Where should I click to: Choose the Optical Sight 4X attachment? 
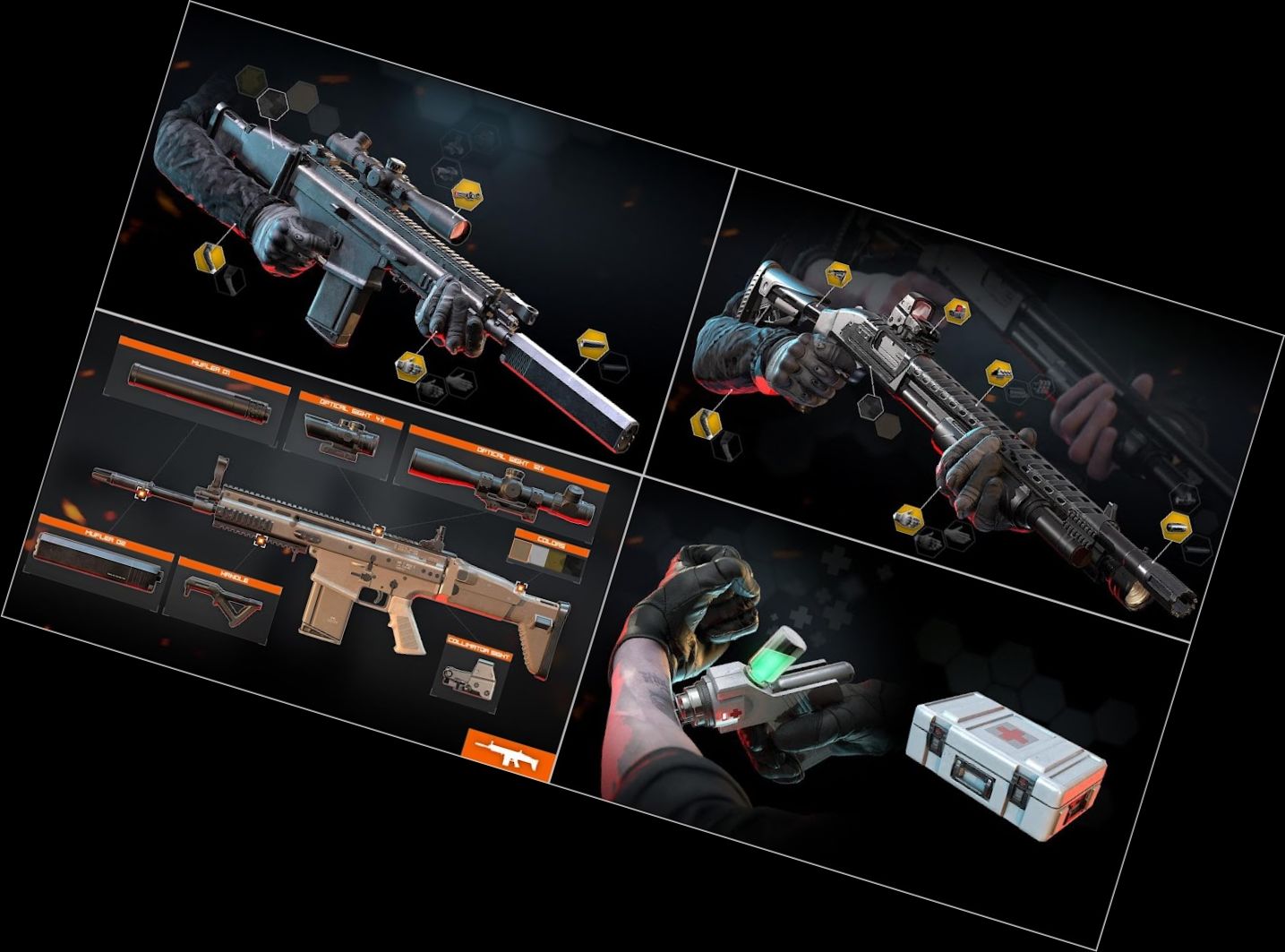point(341,432)
